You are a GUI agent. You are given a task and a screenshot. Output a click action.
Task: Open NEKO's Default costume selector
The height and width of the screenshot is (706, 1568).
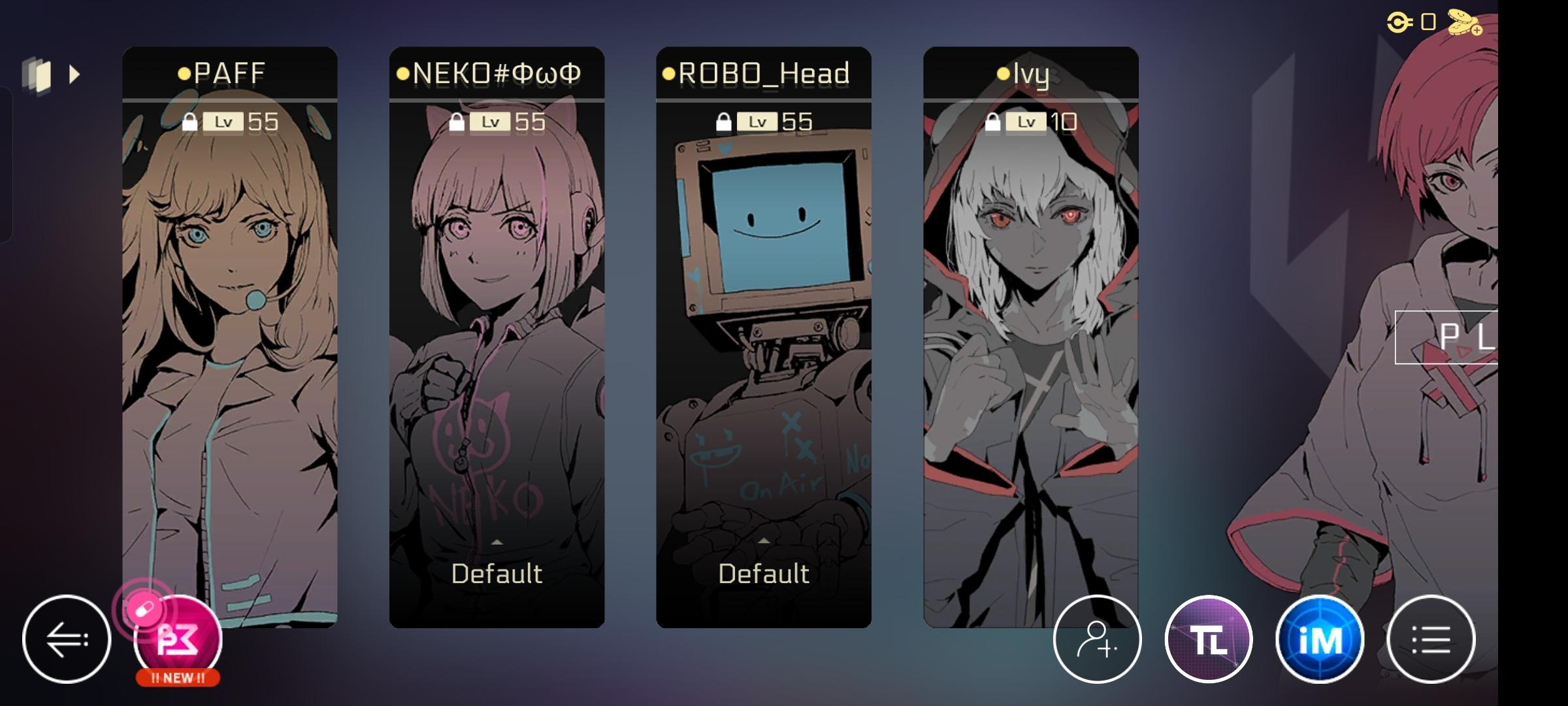(497, 573)
